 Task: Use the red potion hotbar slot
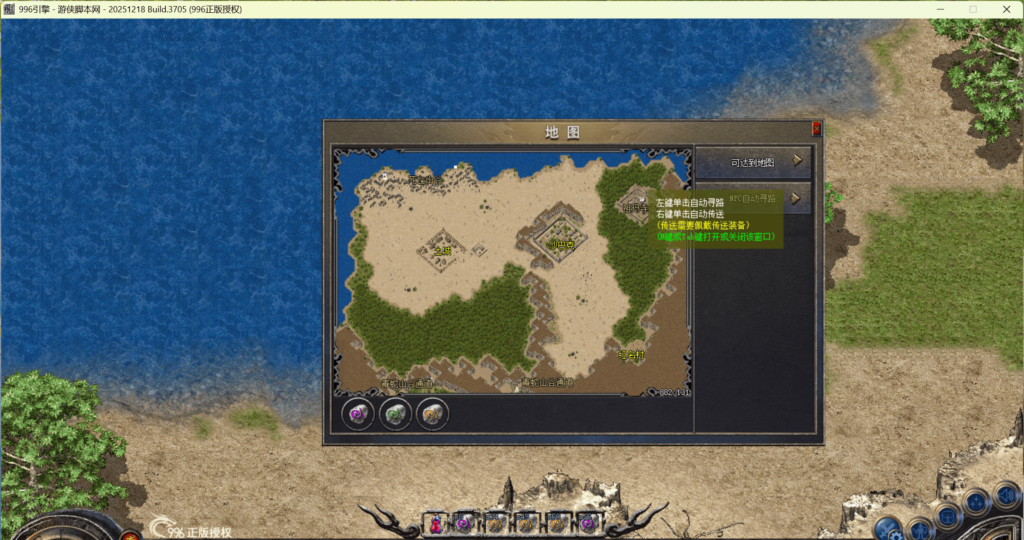tap(438, 523)
